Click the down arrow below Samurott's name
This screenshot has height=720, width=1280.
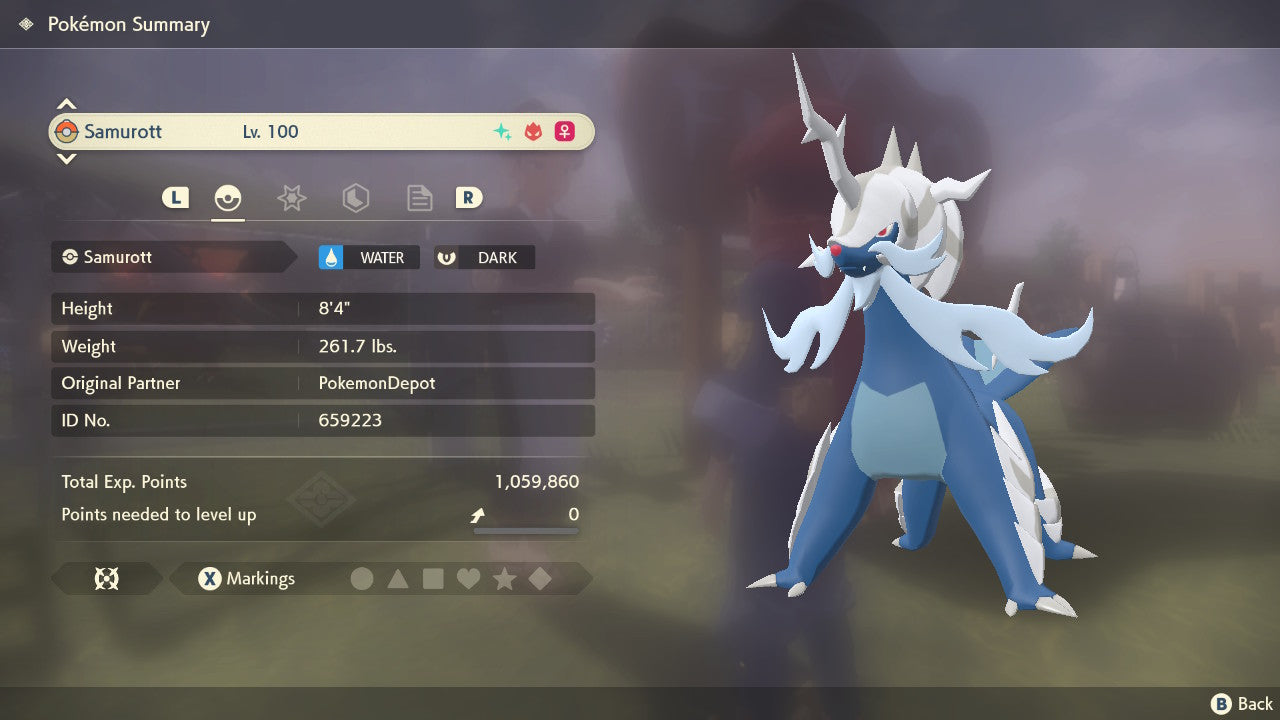pos(66,158)
